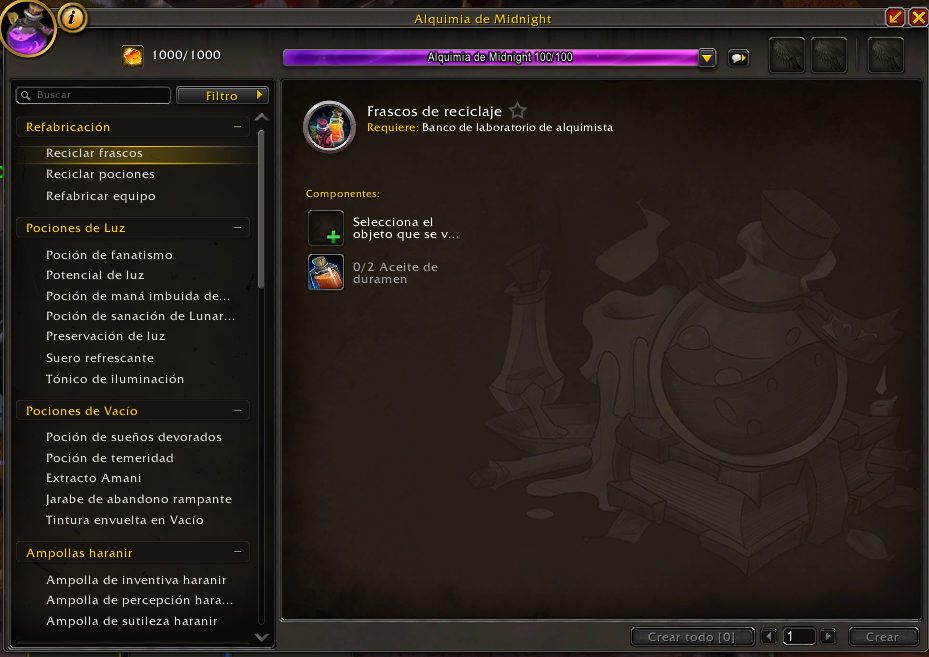Screen dimensions: 929x657
Task: Click the Crear button
Action: [882, 636]
